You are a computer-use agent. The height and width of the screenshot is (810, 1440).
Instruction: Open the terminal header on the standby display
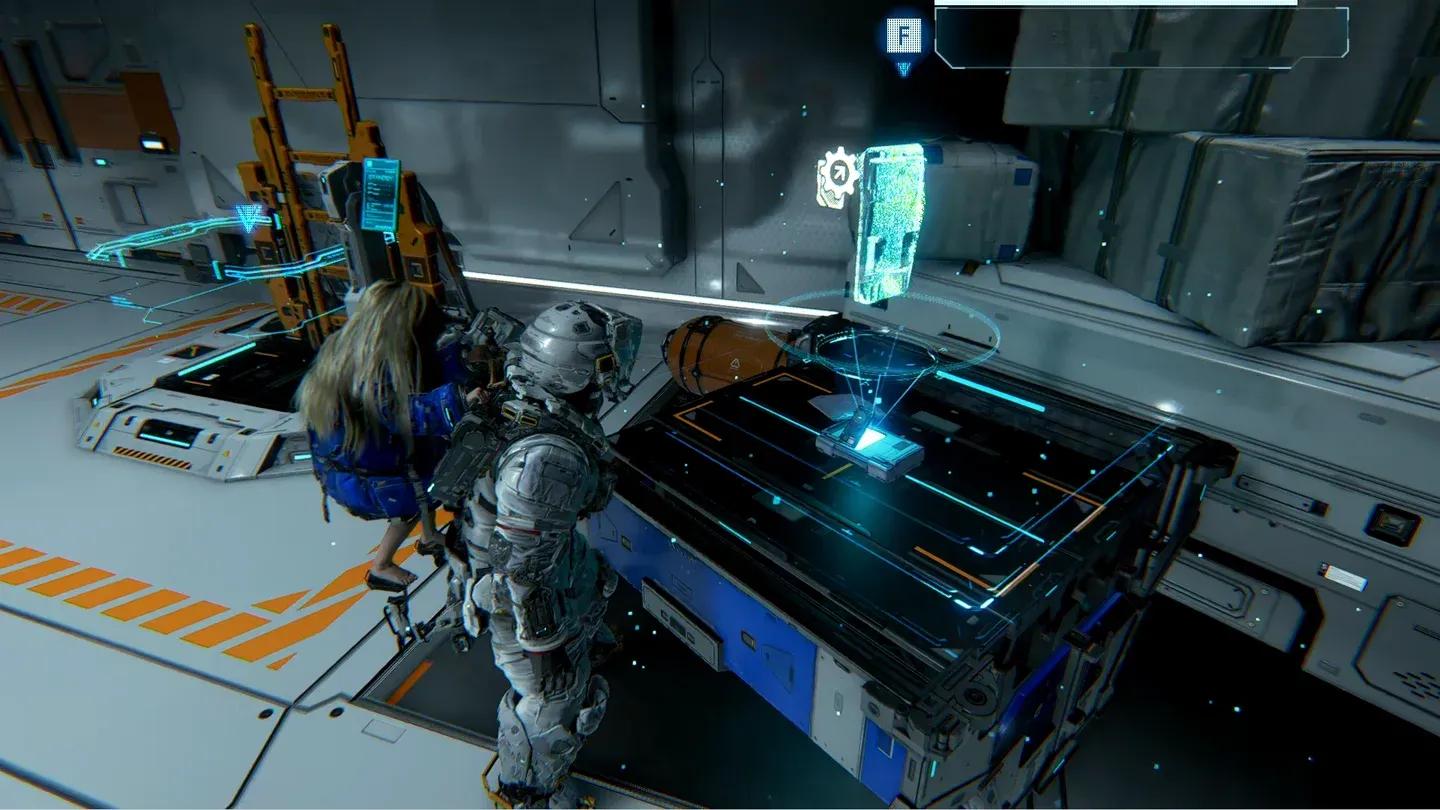(380, 168)
